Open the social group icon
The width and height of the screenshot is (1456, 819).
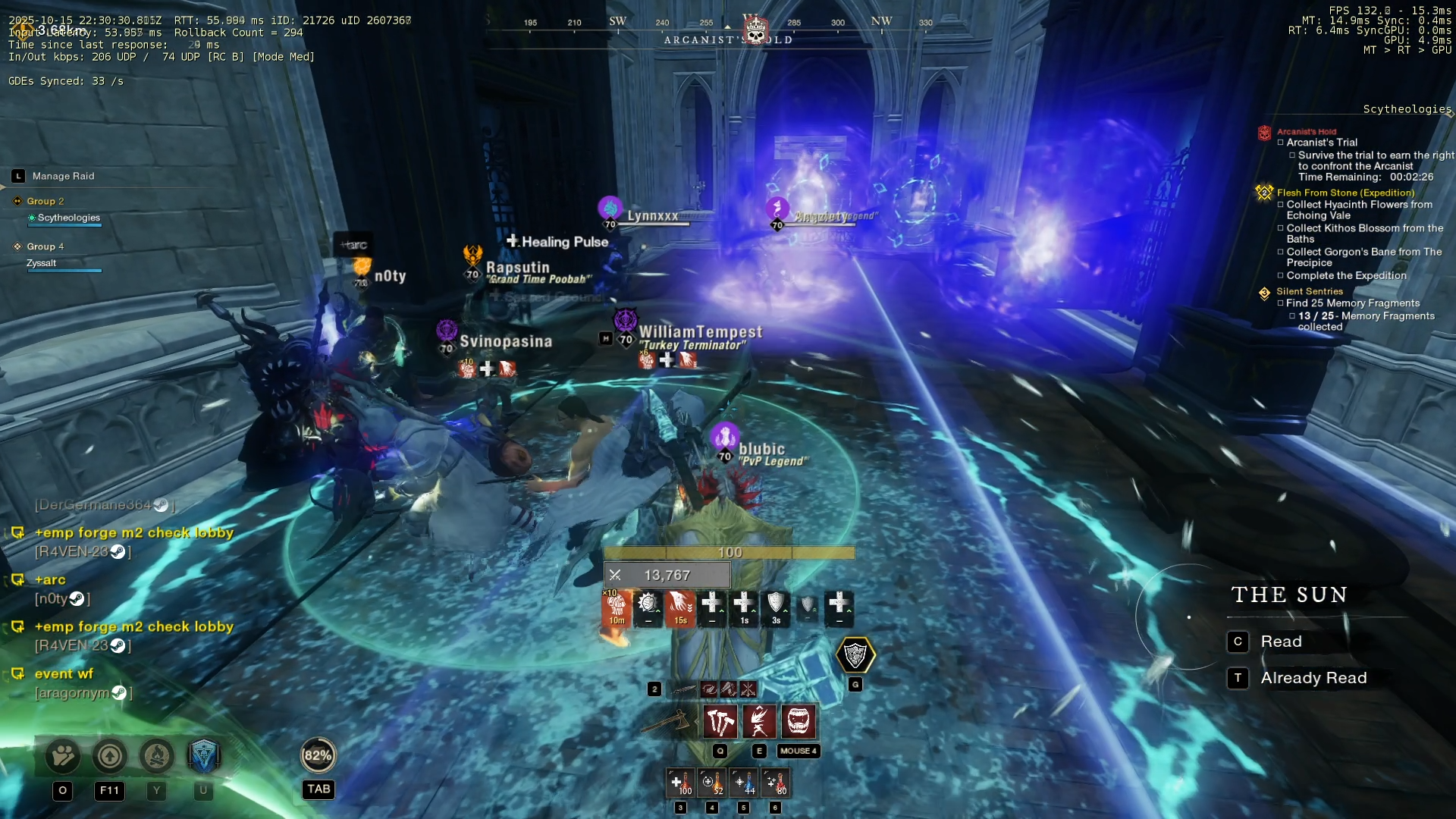(x=63, y=756)
